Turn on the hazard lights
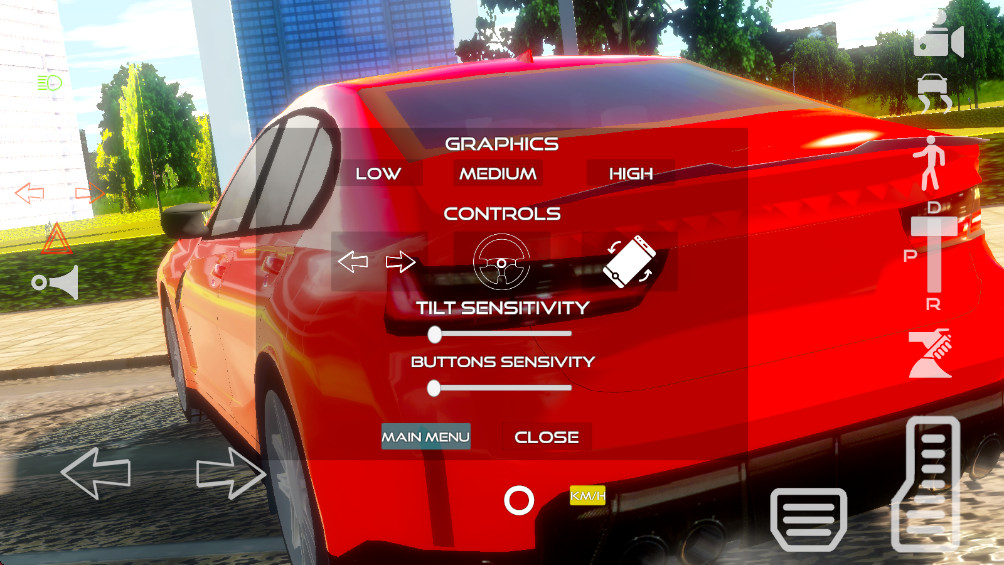 [x=56, y=239]
